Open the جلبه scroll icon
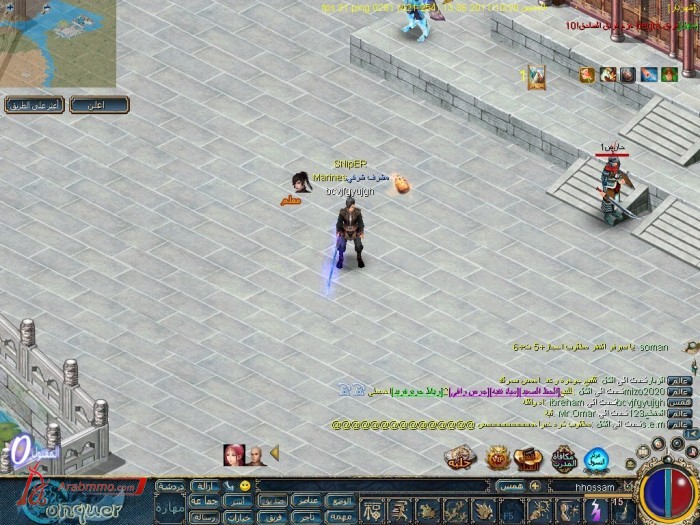The height and width of the screenshot is (525, 700). coord(459,458)
